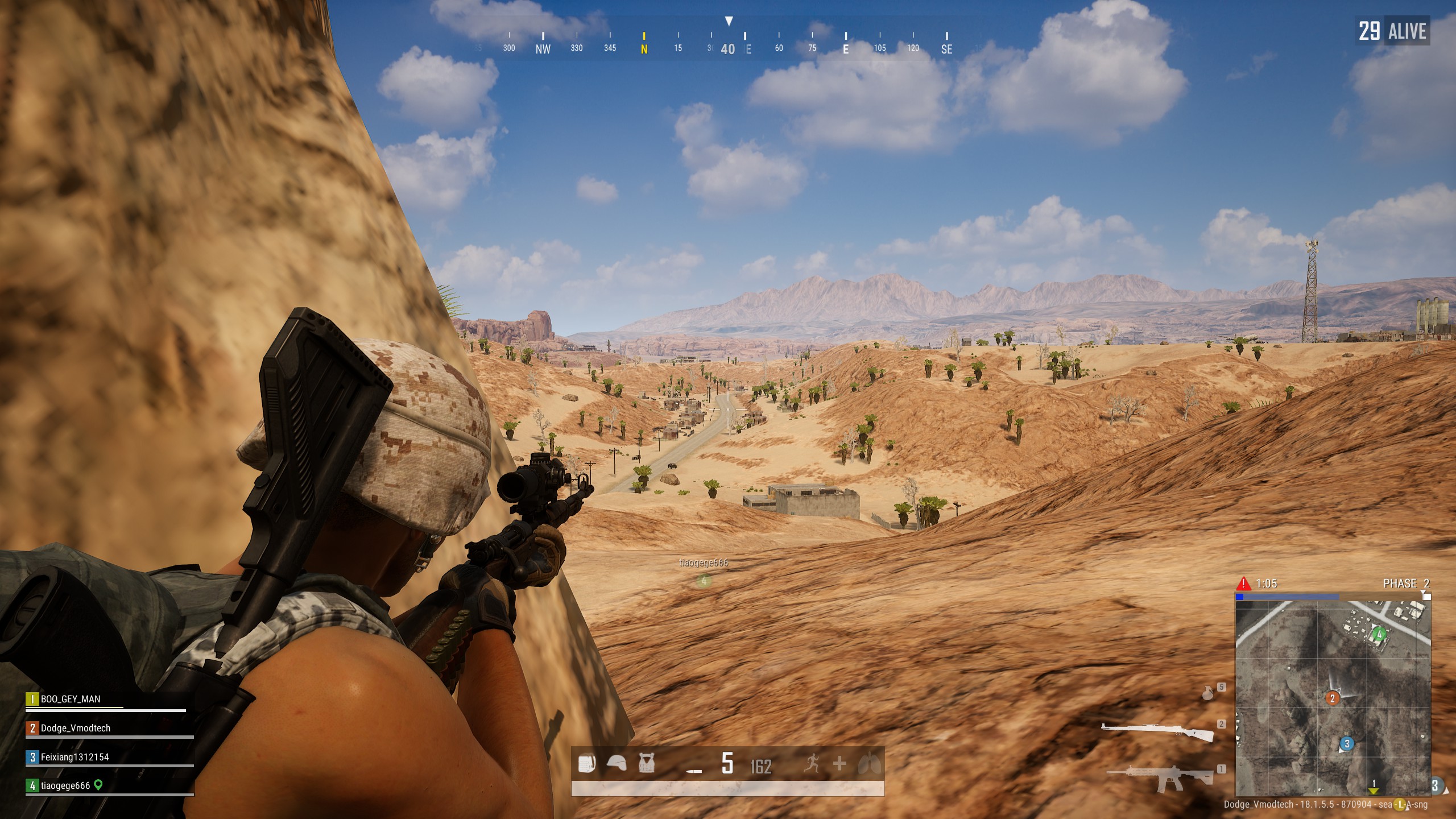Equip the bolt-action rifle in weapon slot 2

coord(1158,732)
